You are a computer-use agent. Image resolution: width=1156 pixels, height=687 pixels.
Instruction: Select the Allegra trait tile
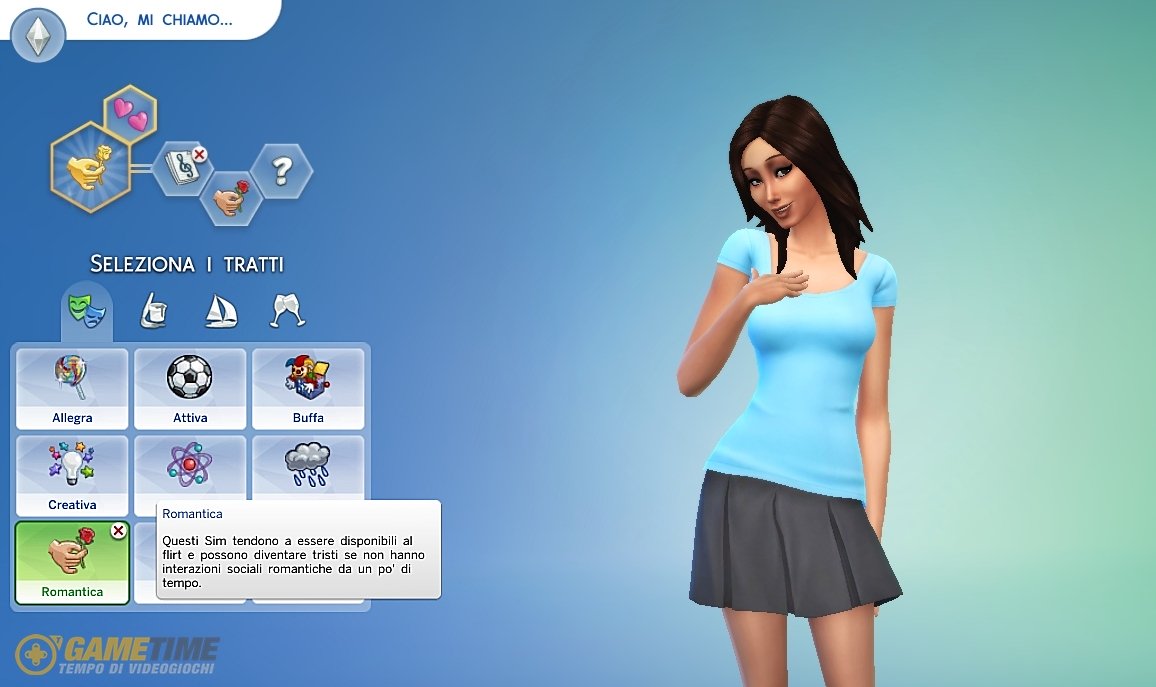point(72,389)
